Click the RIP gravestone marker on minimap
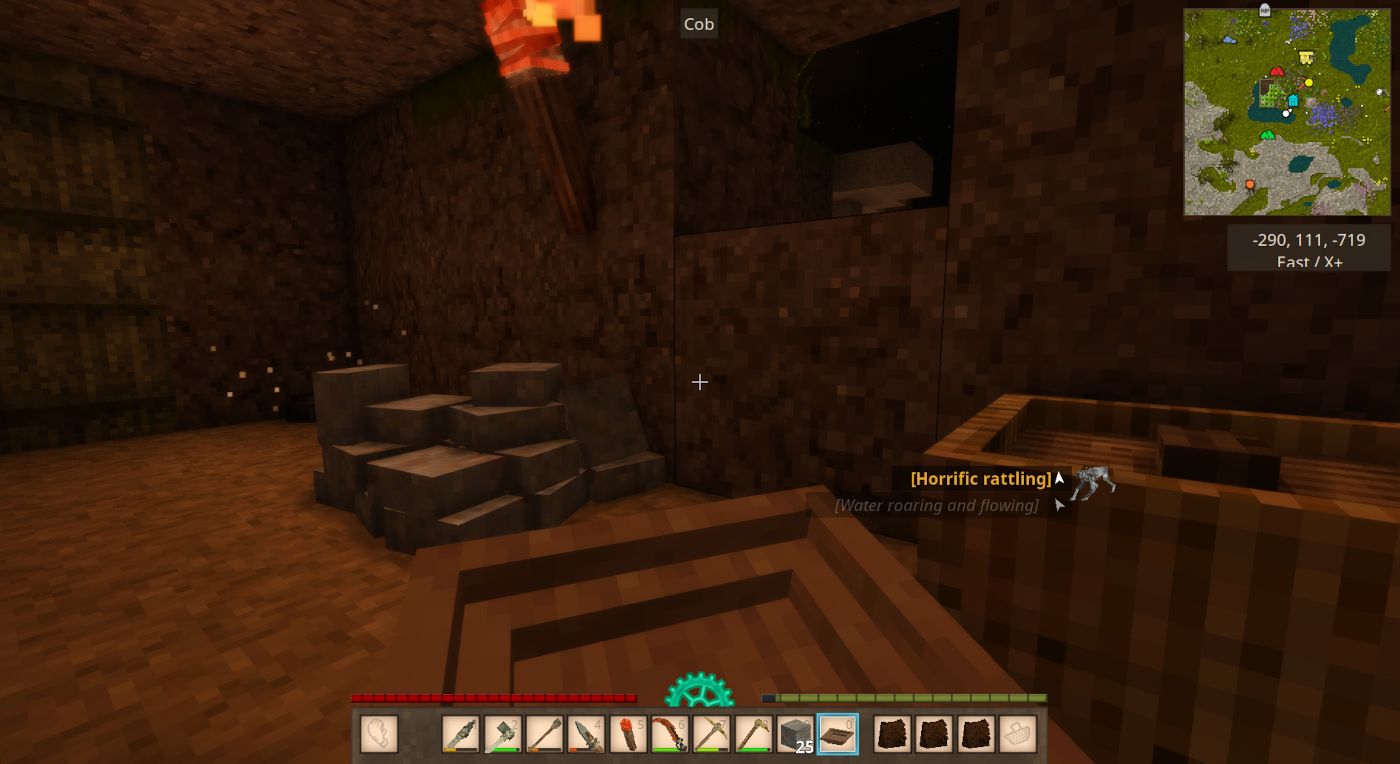1400x764 pixels. [x=1265, y=11]
